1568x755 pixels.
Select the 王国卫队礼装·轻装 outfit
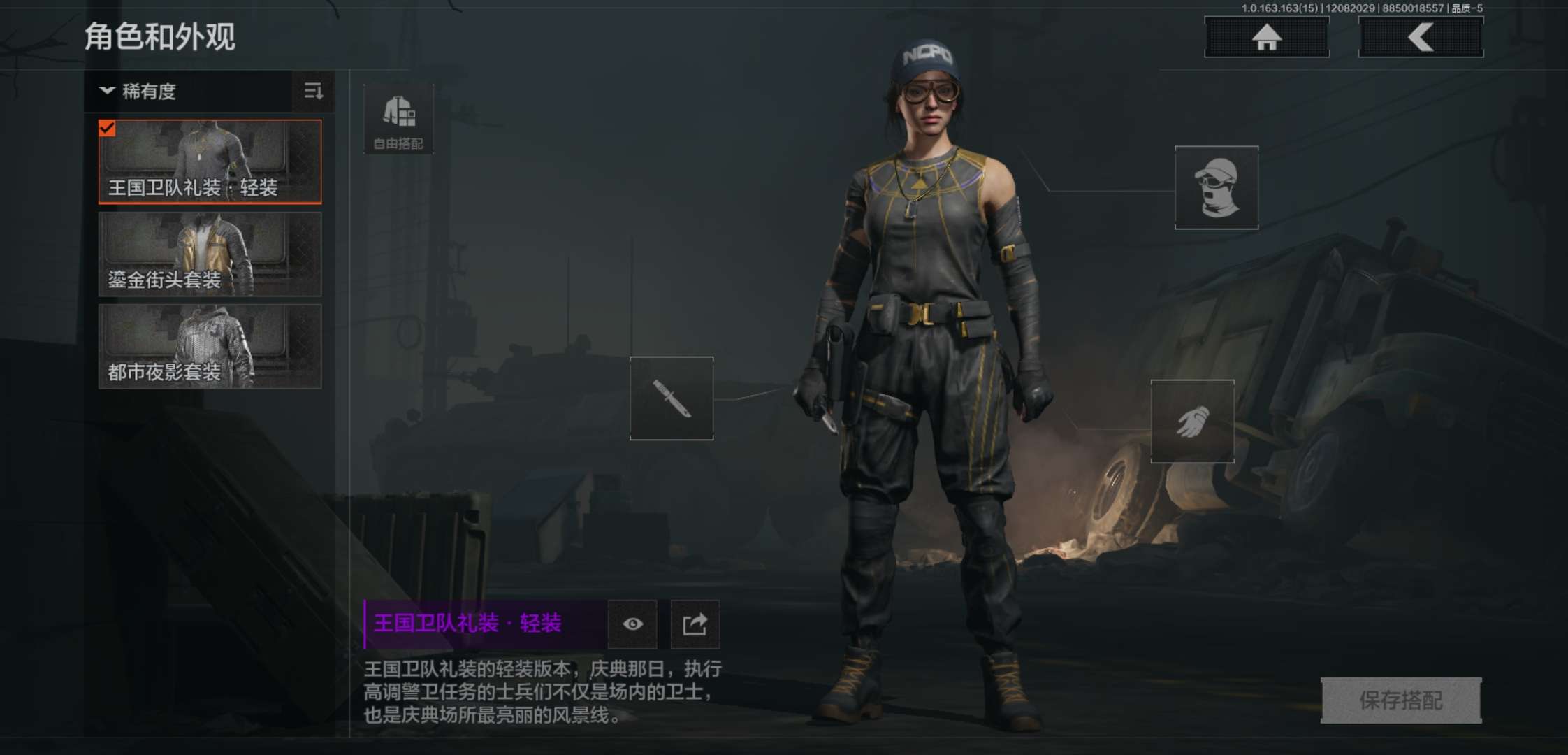[210, 161]
